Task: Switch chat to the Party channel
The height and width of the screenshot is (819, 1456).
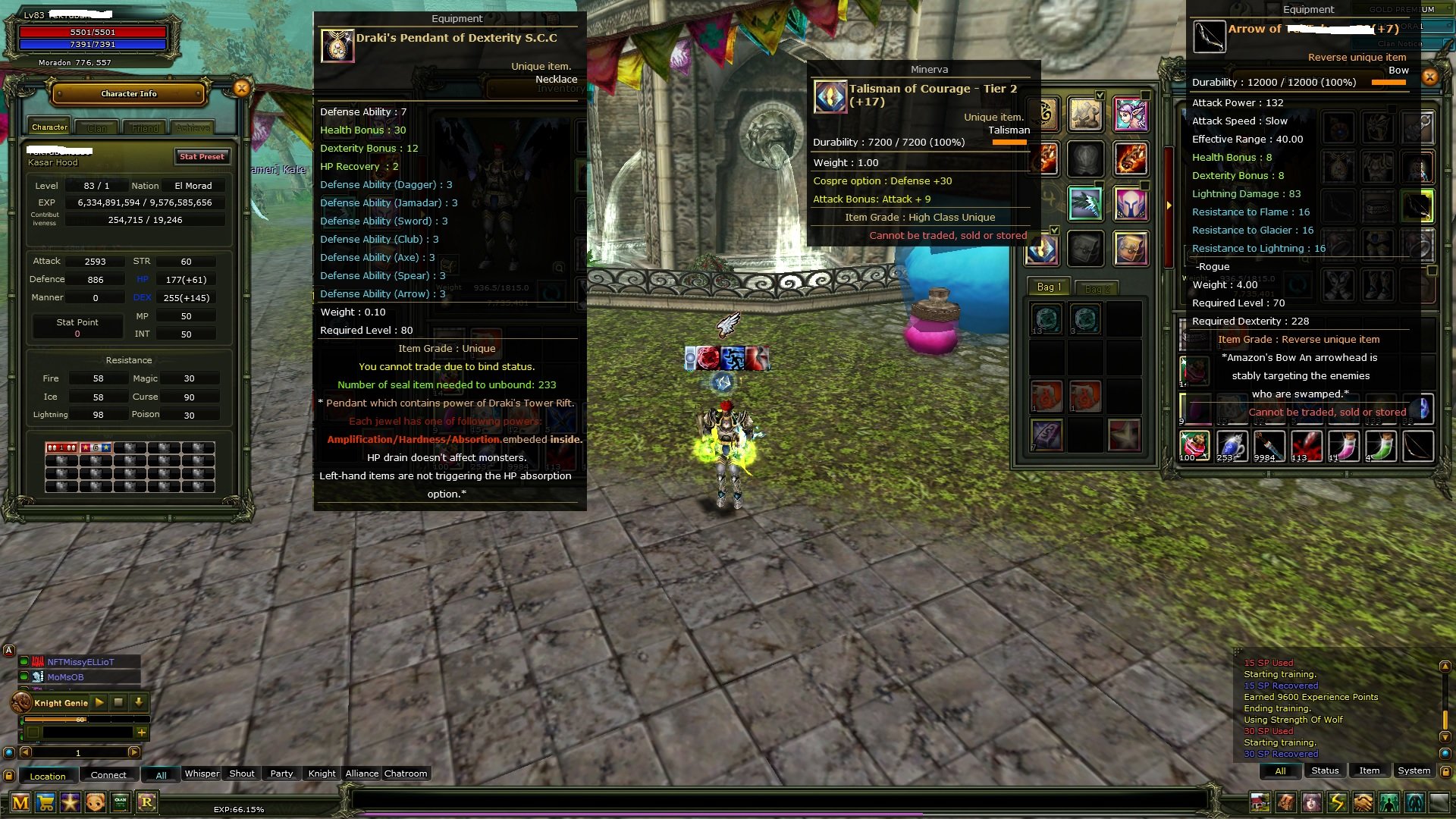Action: point(281,774)
